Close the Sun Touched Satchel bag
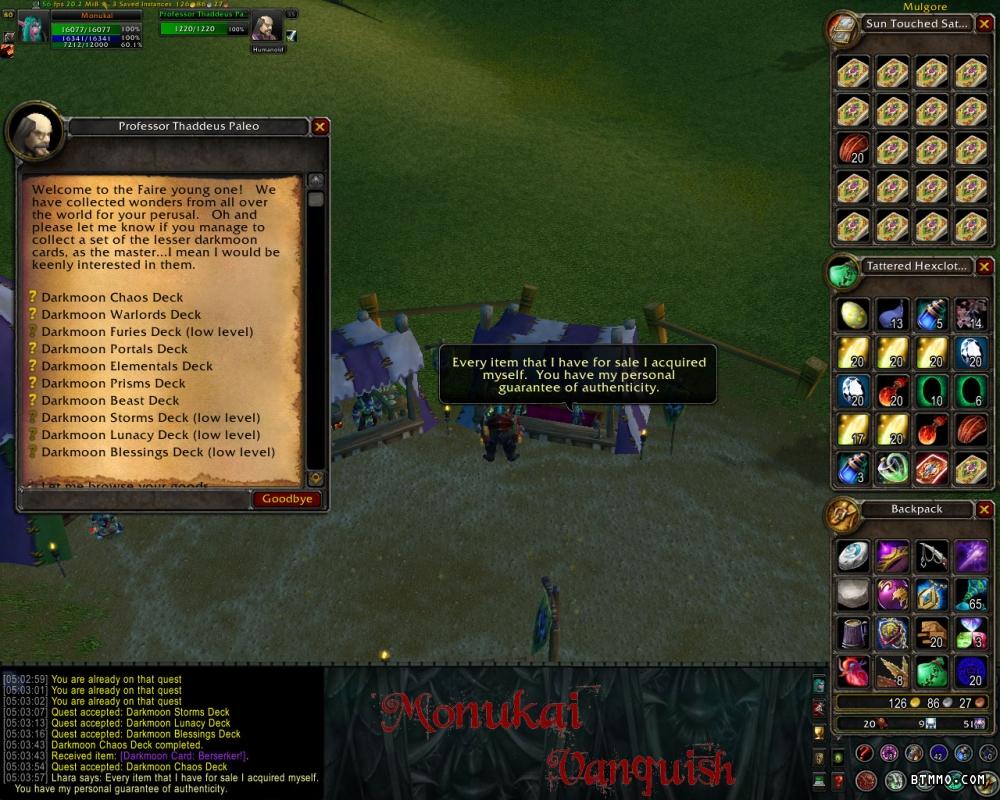Viewport: 1000px width, 800px height. 984,24
